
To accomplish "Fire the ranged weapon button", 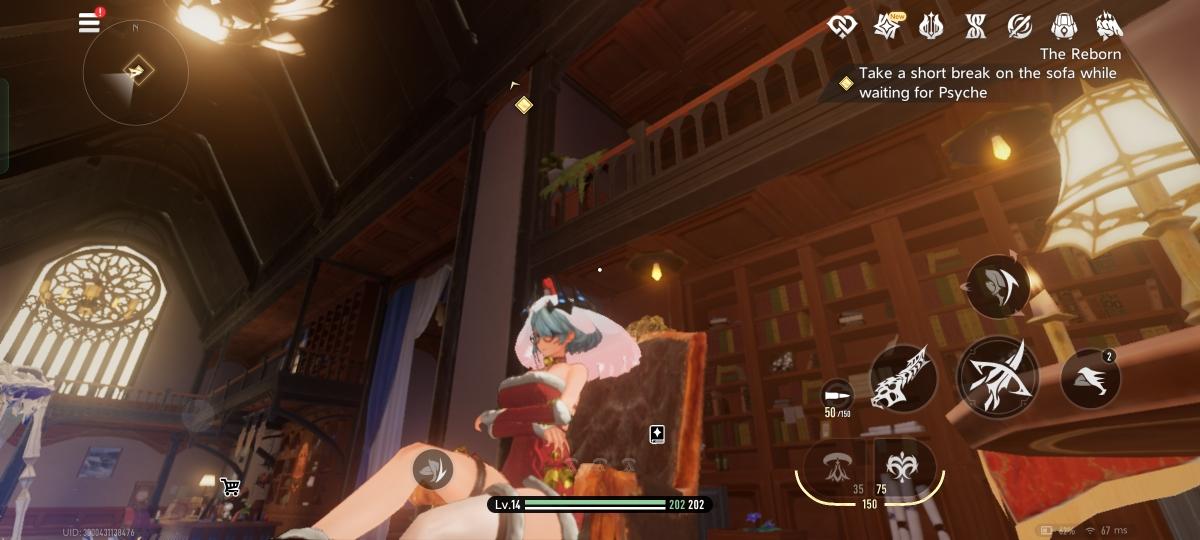I will point(903,378).
